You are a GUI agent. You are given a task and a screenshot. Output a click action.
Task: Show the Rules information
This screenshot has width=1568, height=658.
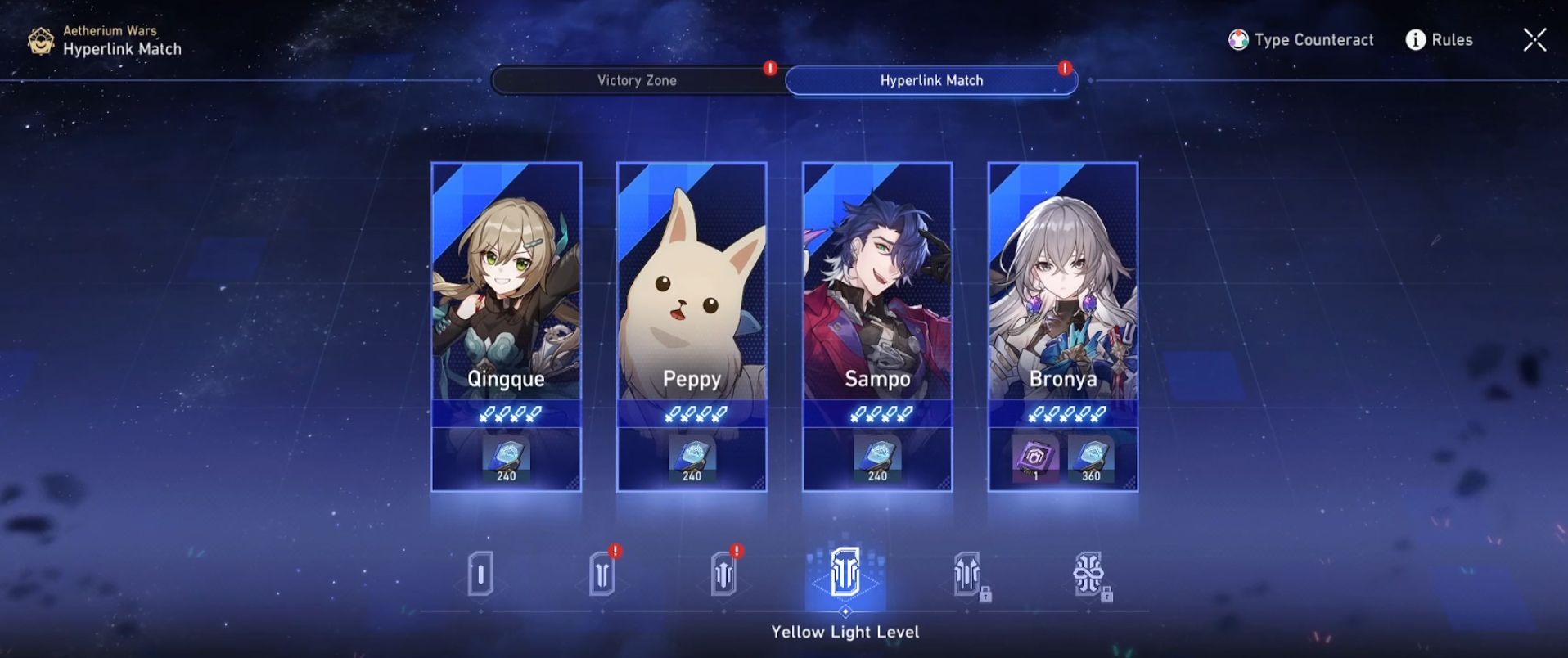pyautogui.click(x=1439, y=39)
